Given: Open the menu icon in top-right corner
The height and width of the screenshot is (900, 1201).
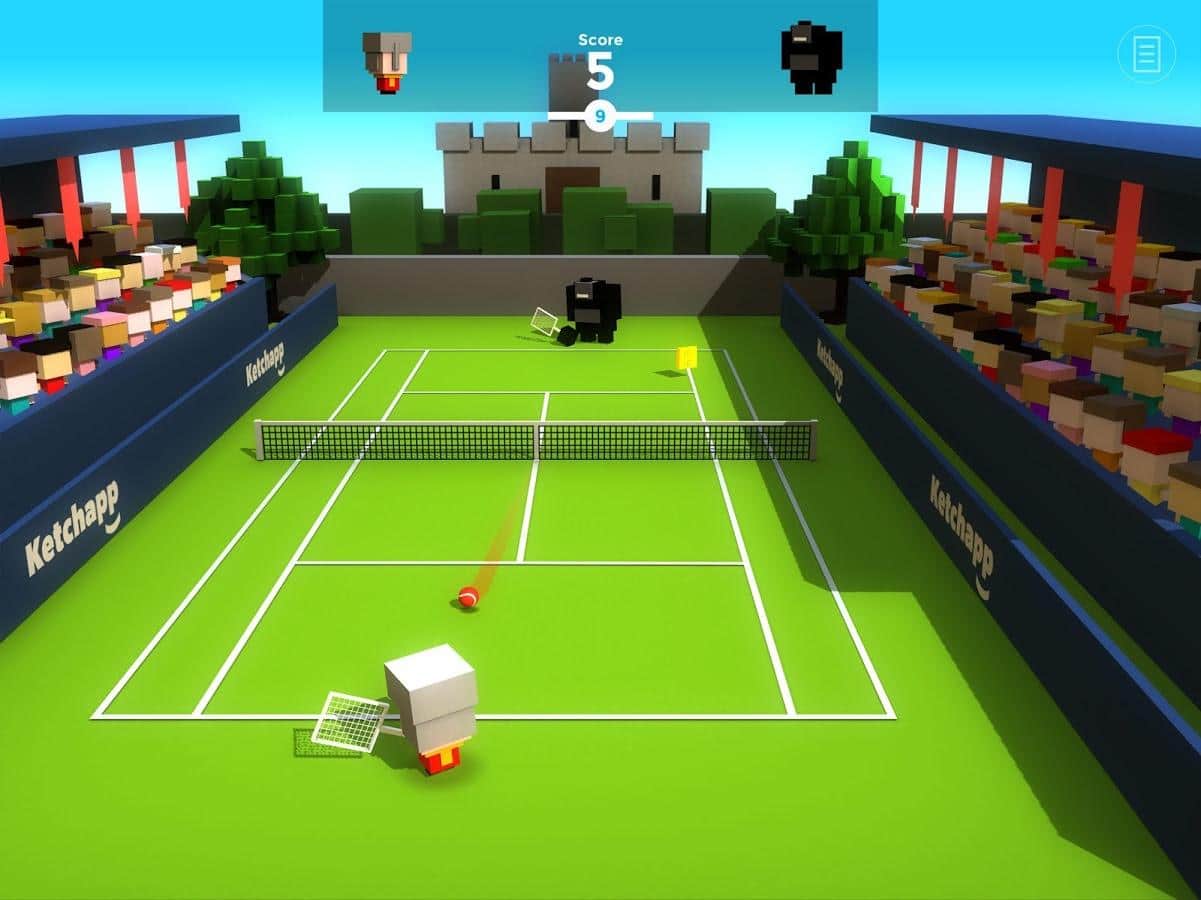Looking at the screenshot, I should 1146,53.
